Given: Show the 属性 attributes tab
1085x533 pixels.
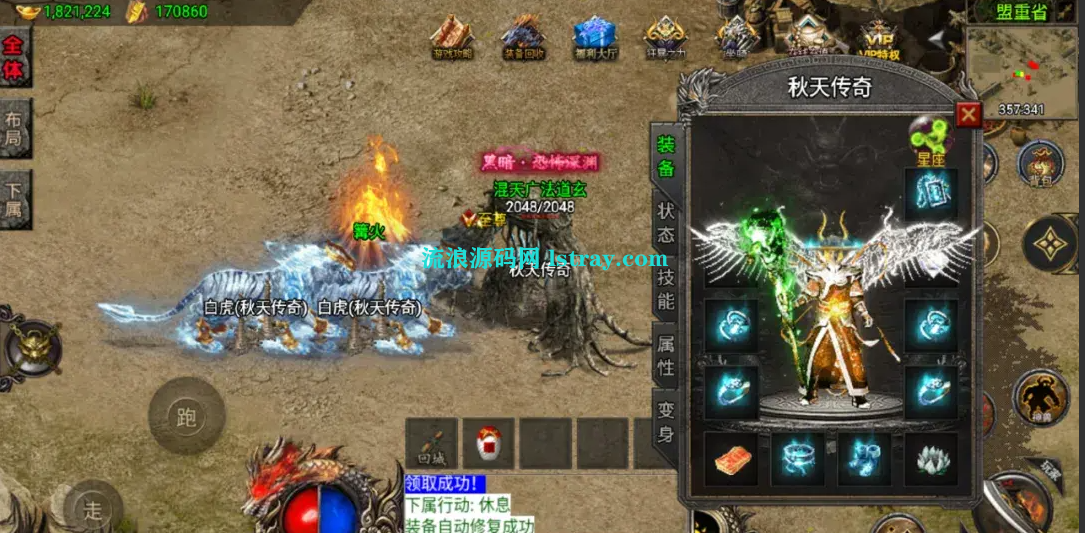Looking at the screenshot, I should tap(666, 356).
